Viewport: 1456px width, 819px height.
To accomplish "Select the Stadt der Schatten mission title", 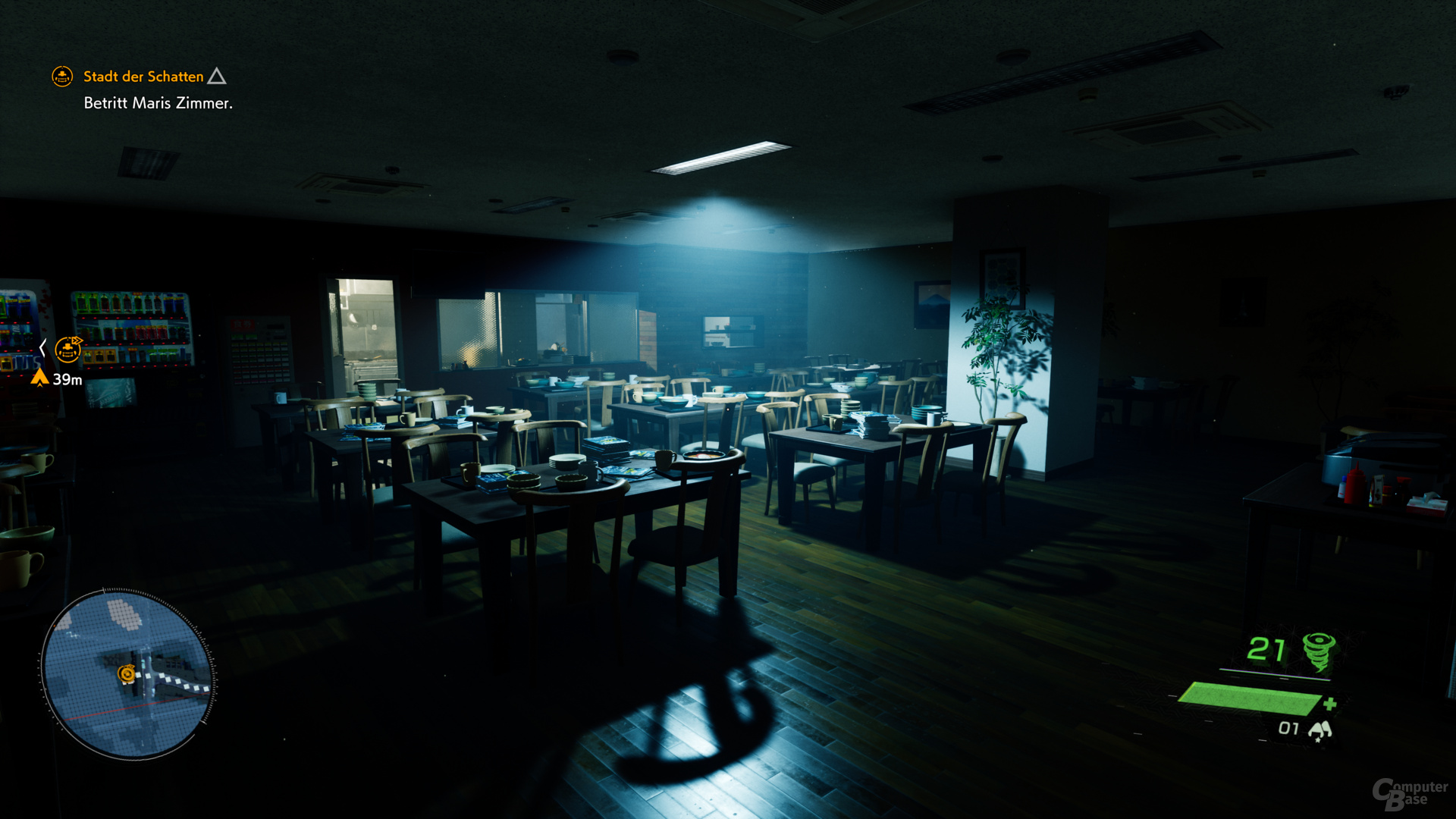I will (x=144, y=77).
